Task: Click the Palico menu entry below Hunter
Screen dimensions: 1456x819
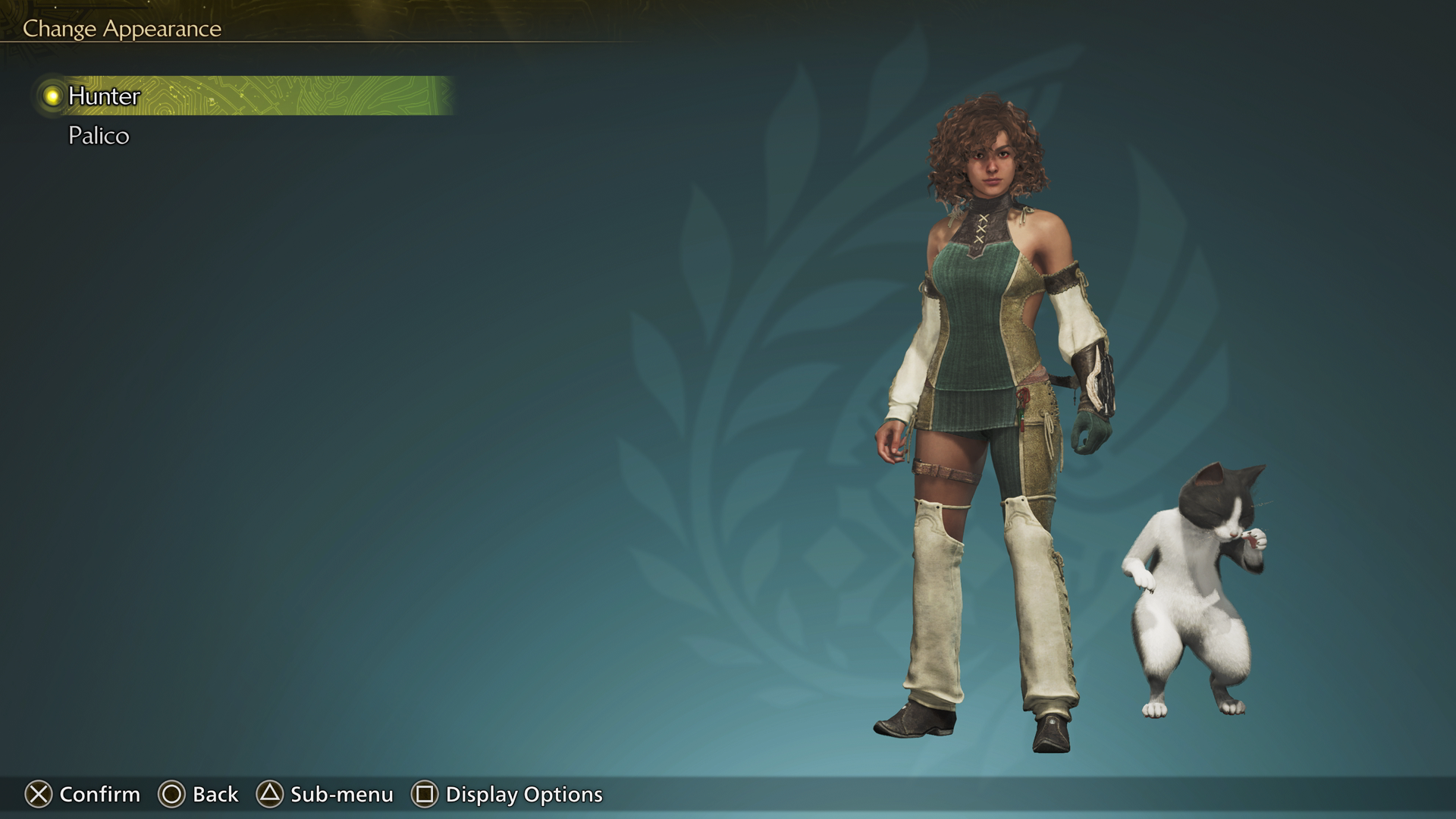Action: 98,136
